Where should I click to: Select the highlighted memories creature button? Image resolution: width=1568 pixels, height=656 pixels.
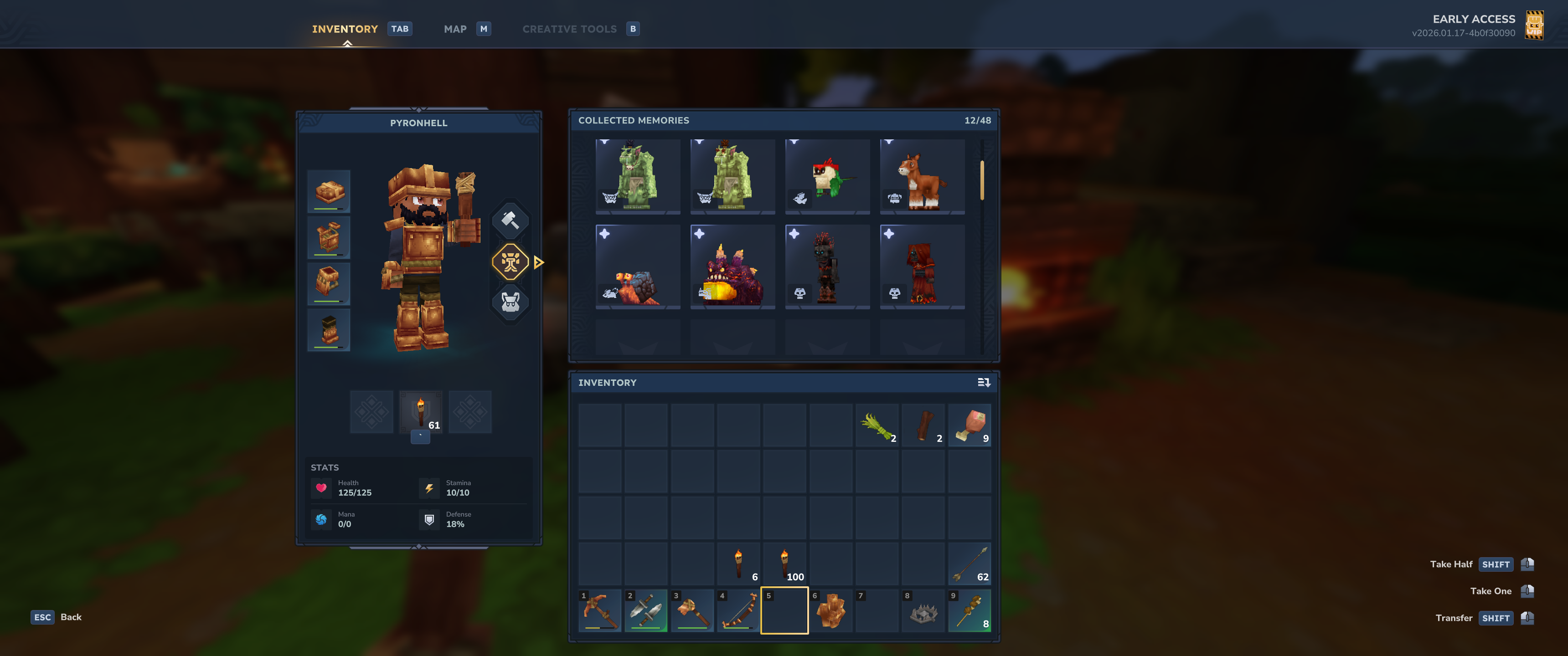(510, 262)
